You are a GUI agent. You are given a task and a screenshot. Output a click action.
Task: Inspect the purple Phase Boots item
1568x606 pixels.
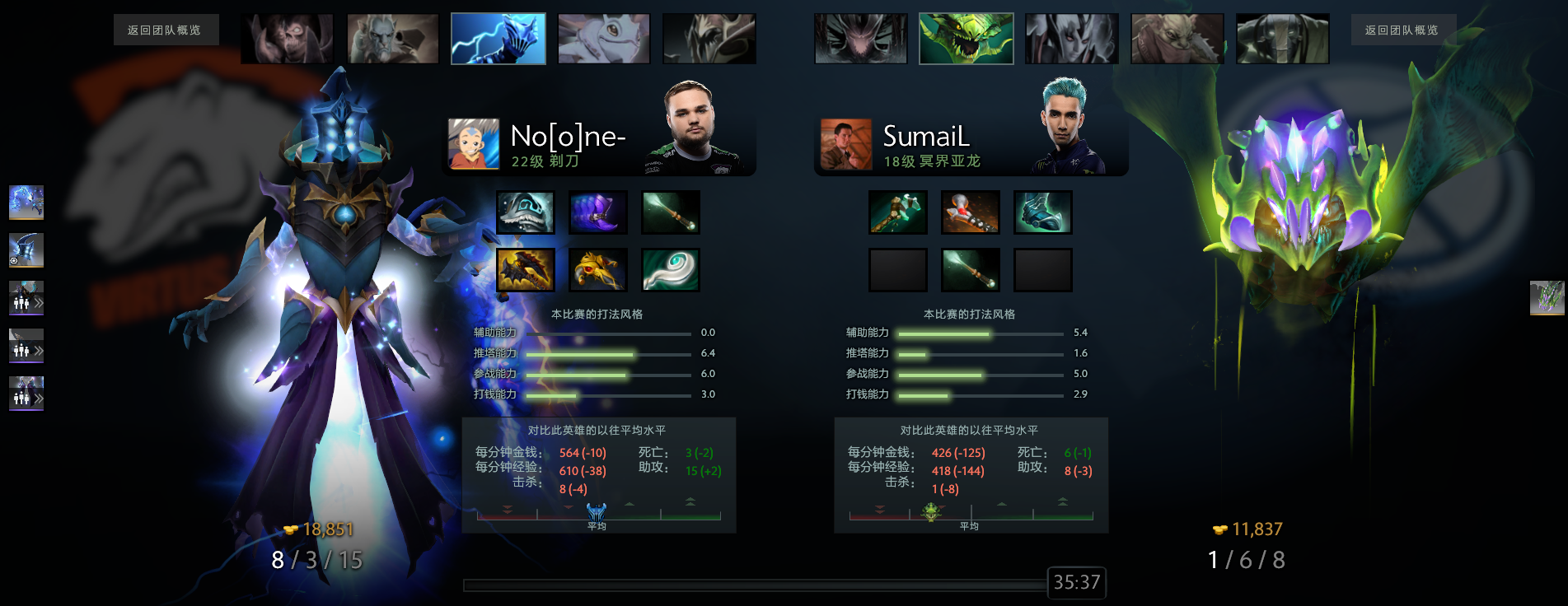tap(598, 212)
